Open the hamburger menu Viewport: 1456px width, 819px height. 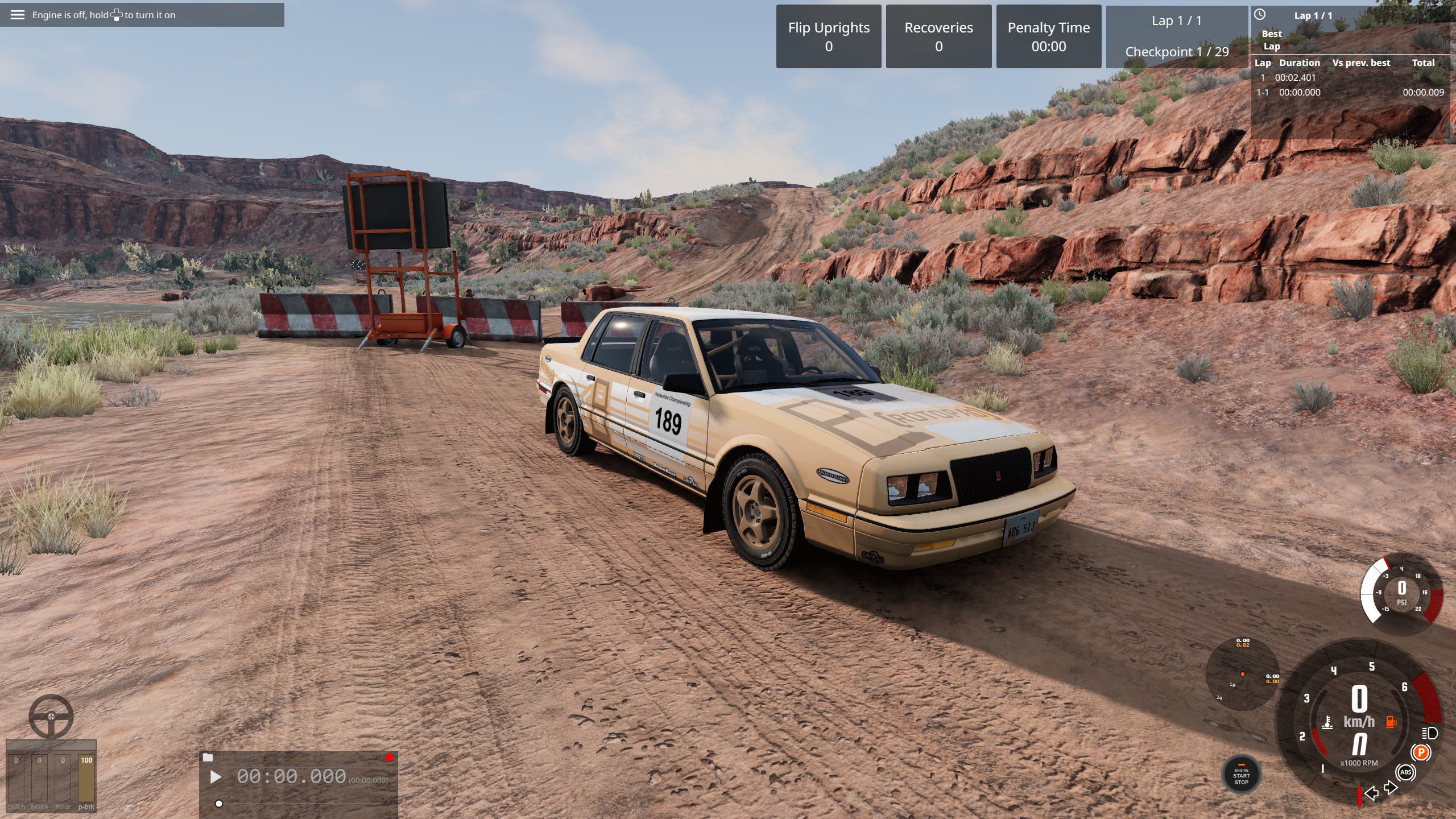click(18, 15)
